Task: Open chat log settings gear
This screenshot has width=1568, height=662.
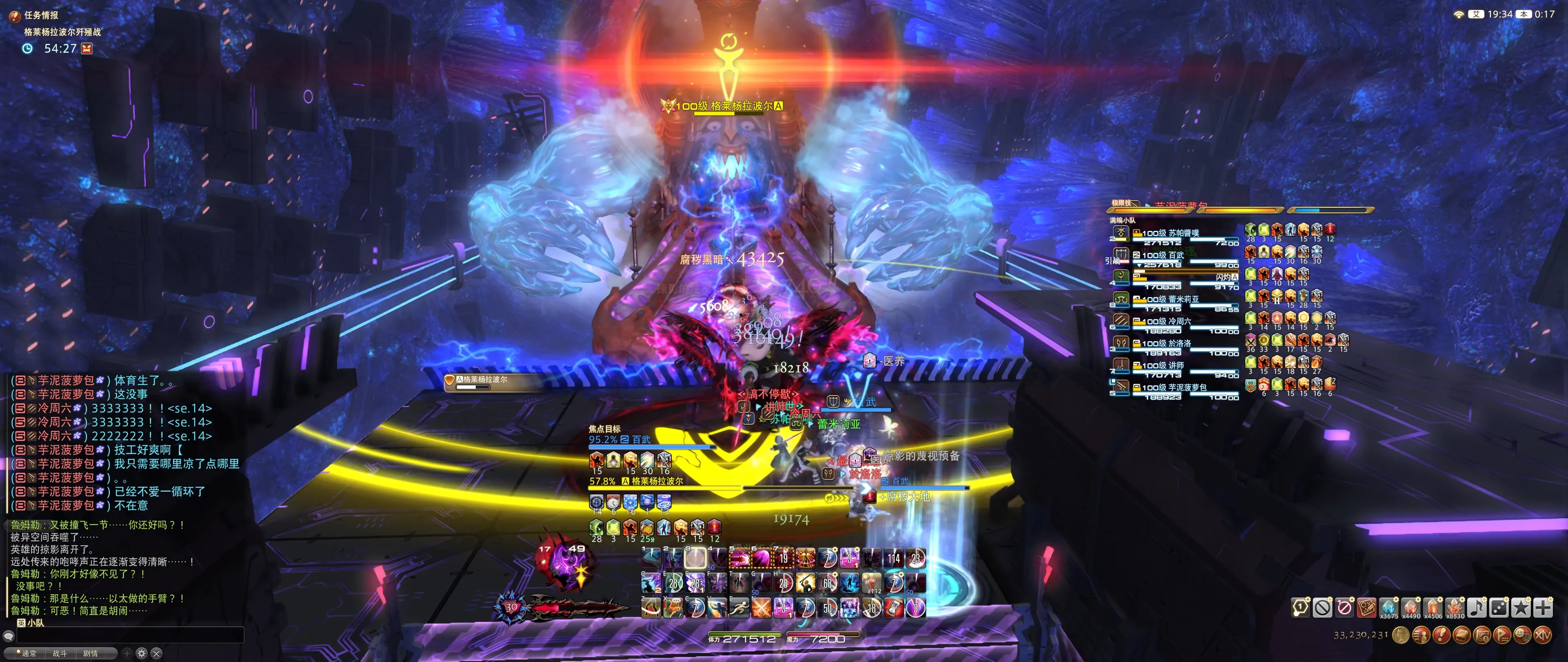Action: pos(142,653)
